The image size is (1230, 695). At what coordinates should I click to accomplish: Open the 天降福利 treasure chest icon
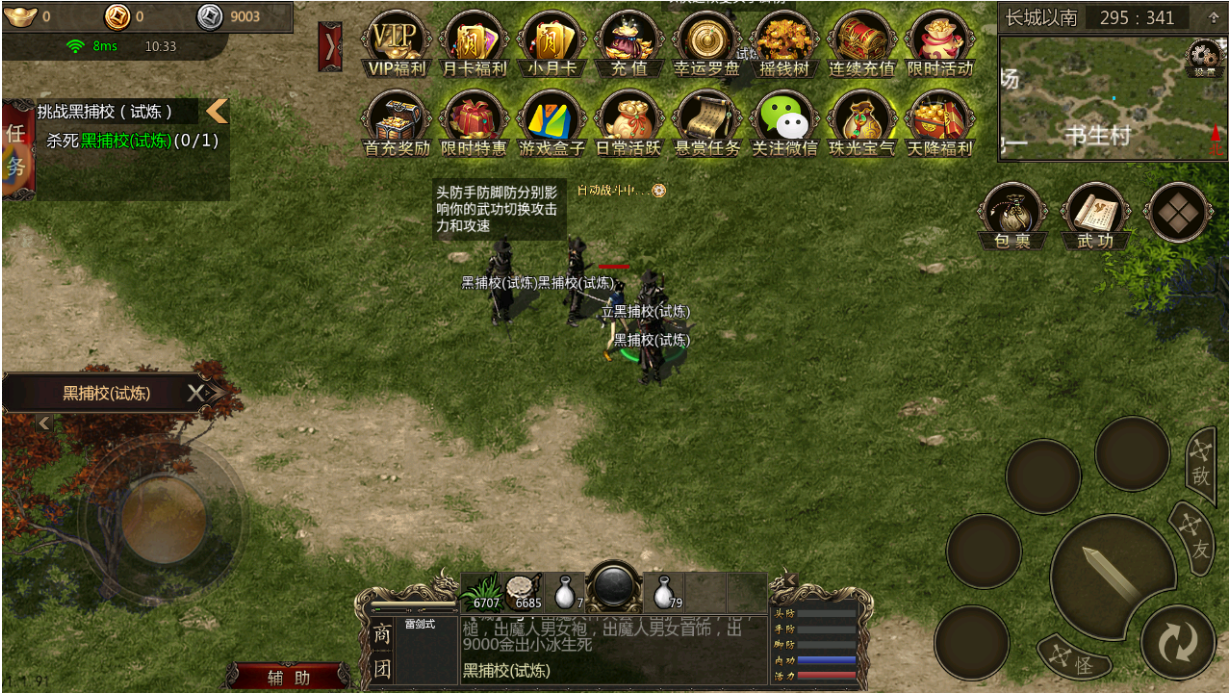(x=939, y=123)
